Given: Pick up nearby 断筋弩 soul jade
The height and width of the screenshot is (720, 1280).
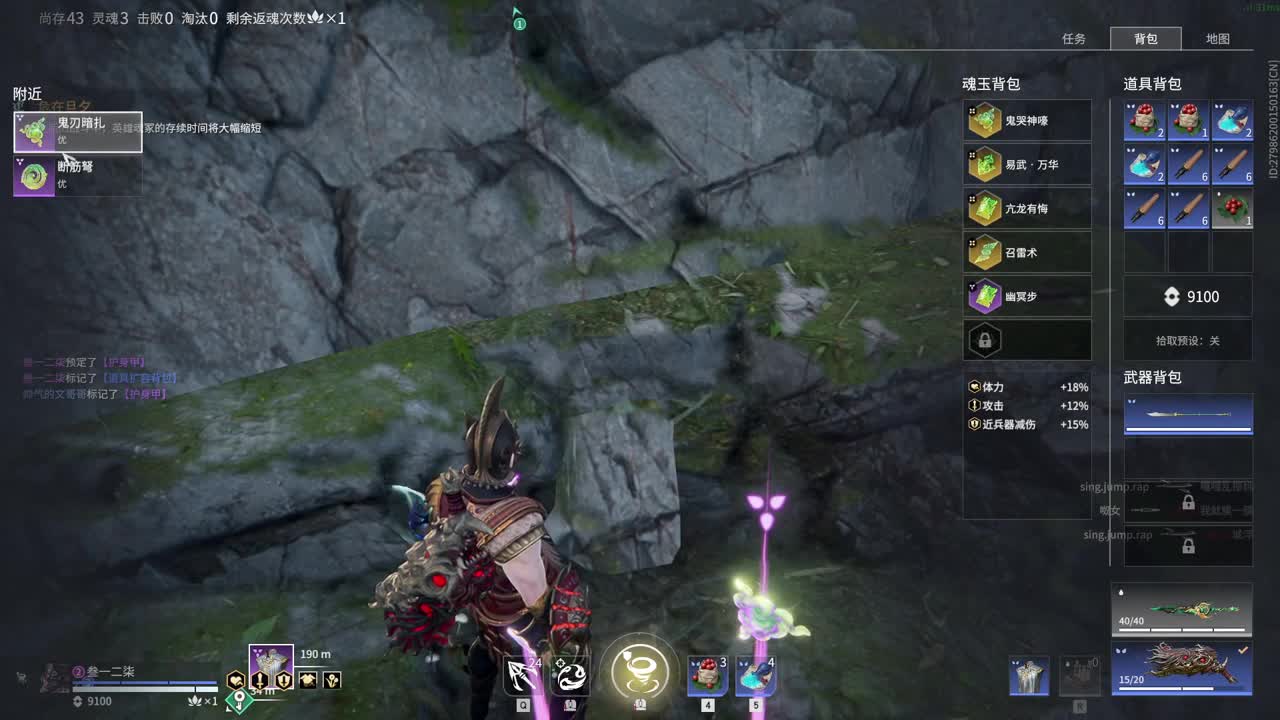Looking at the screenshot, I should [78, 175].
